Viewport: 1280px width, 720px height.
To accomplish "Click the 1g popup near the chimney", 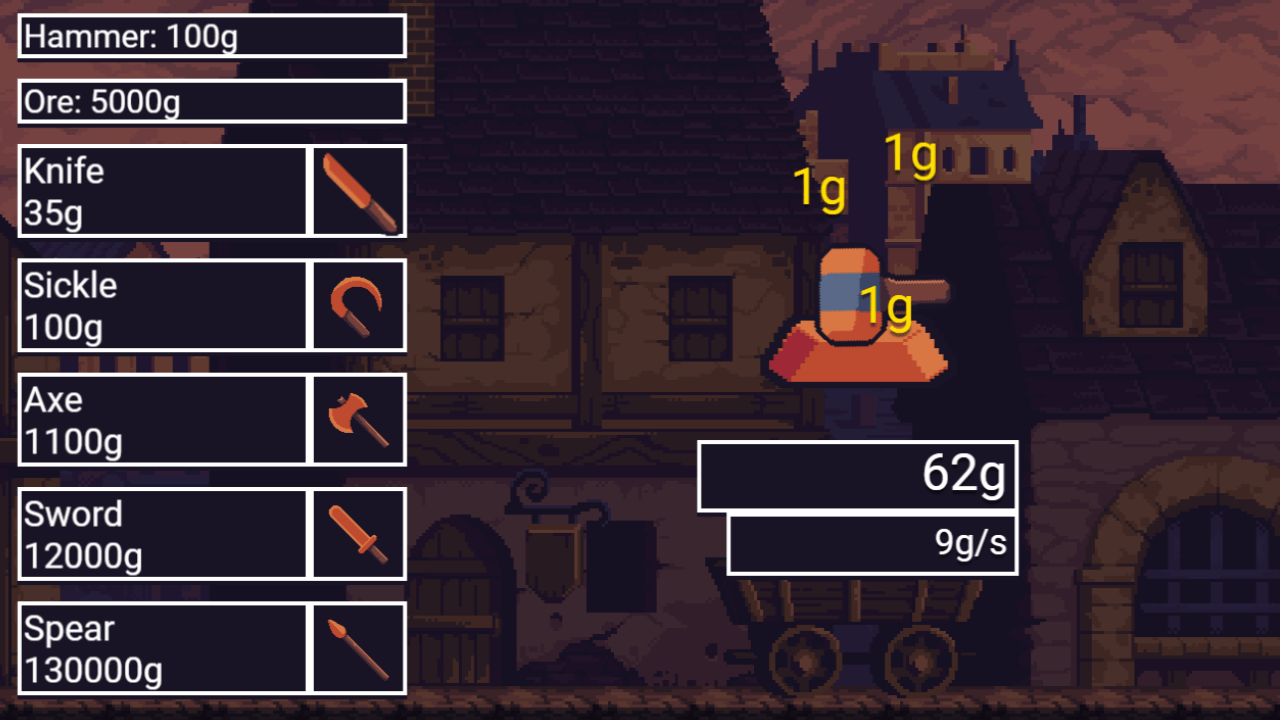I will coord(909,155).
